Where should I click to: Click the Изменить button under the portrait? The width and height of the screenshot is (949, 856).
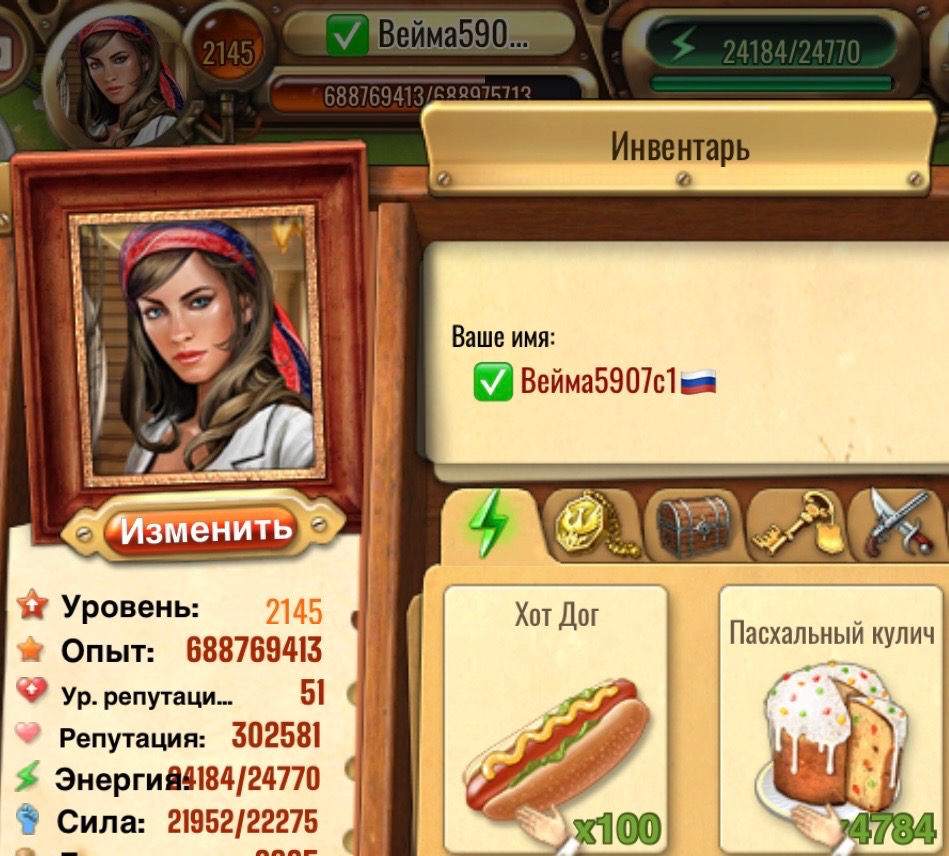pos(206,527)
